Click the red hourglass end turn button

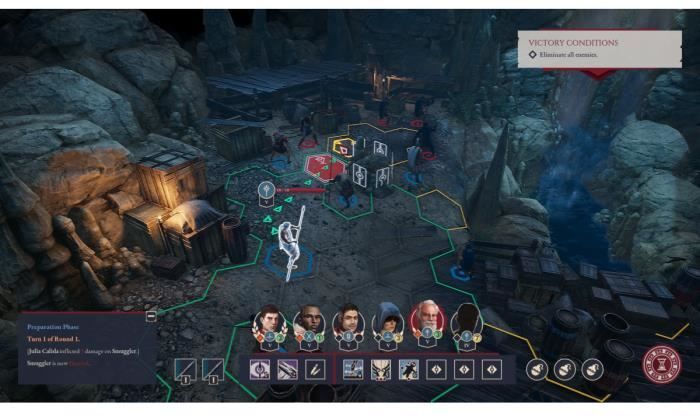point(661,366)
